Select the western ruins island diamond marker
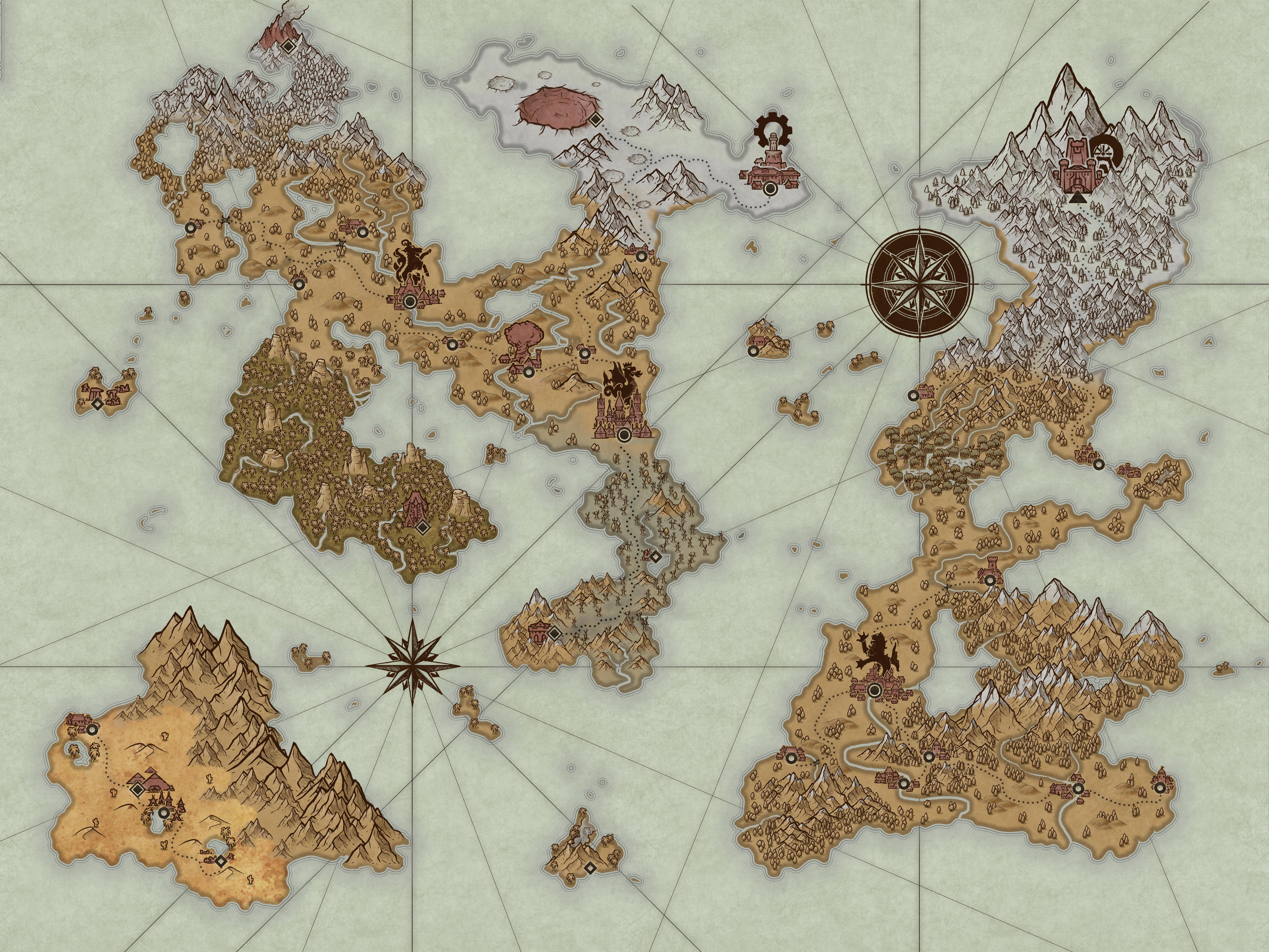This screenshot has height=952, width=1269. pos(98,404)
